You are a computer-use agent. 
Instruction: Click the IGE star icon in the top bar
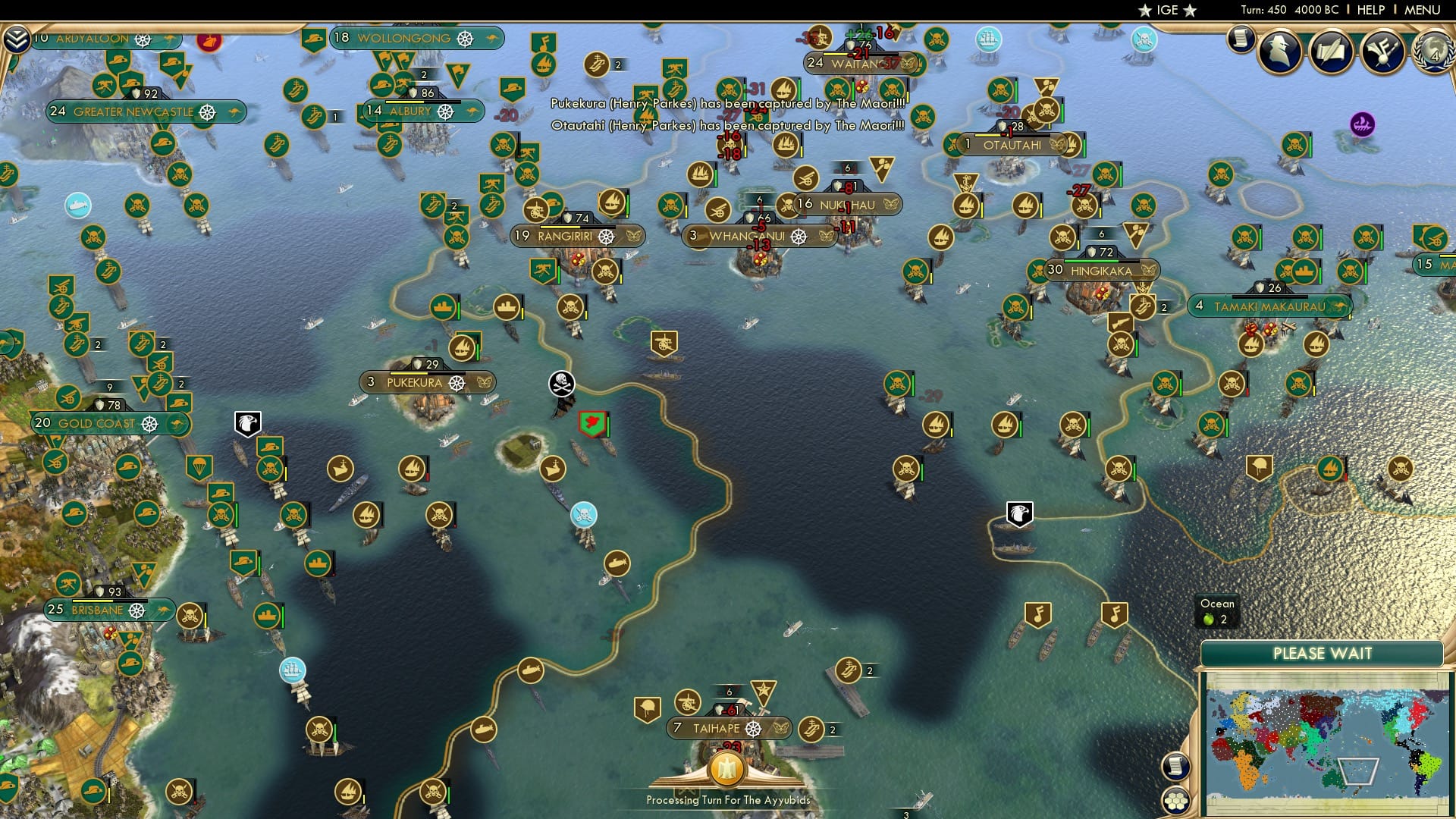point(1145,11)
